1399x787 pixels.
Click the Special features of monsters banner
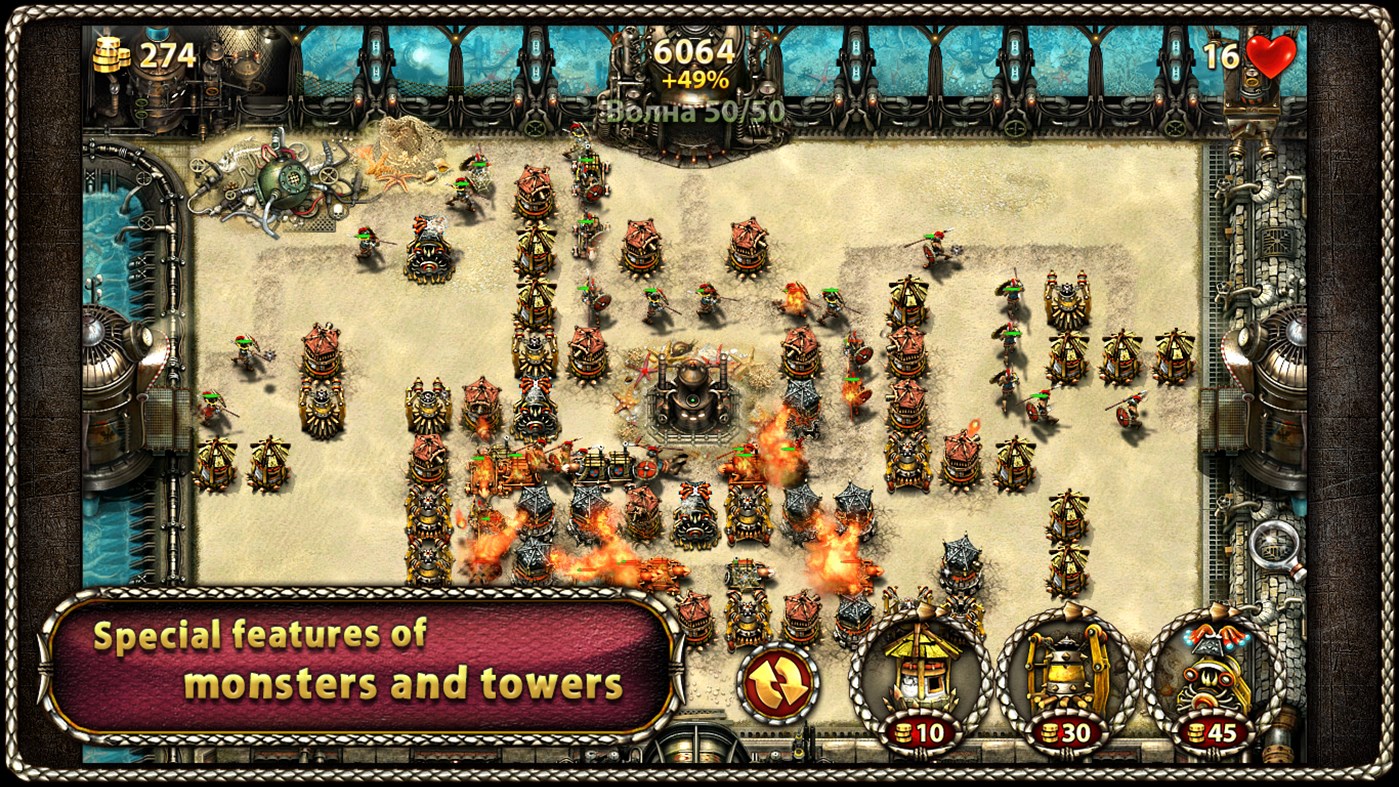[358, 660]
